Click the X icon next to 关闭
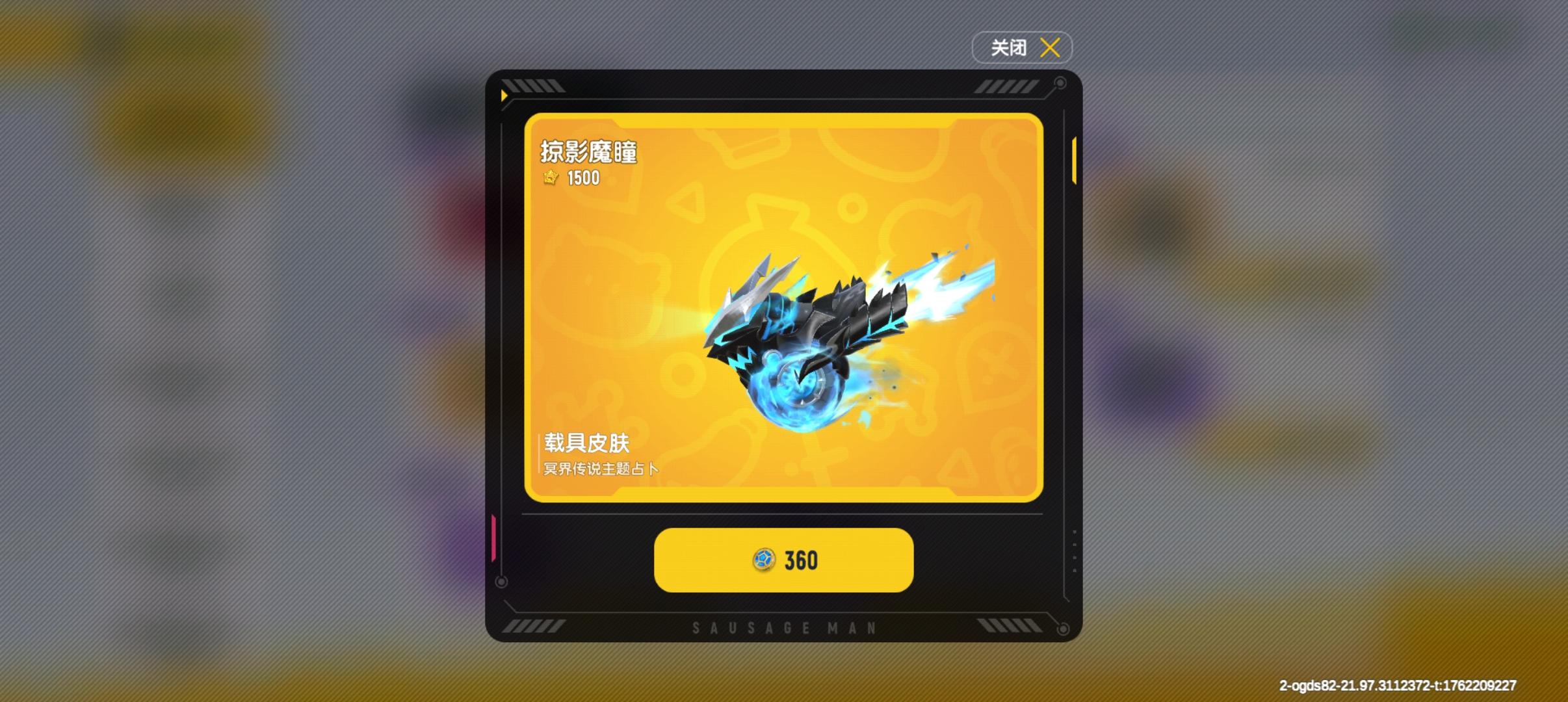 click(1051, 47)
